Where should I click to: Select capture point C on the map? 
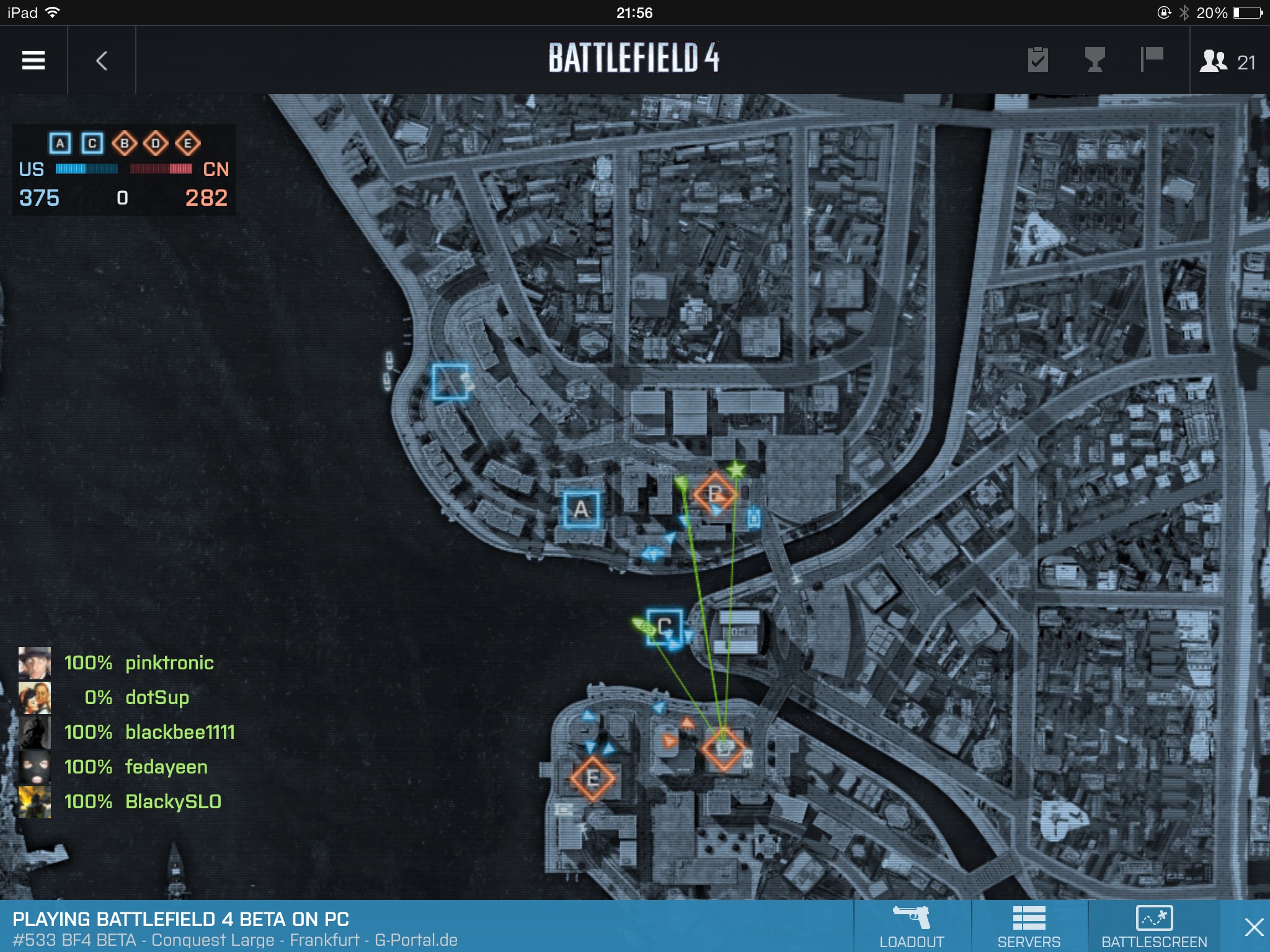pos(664,627)
